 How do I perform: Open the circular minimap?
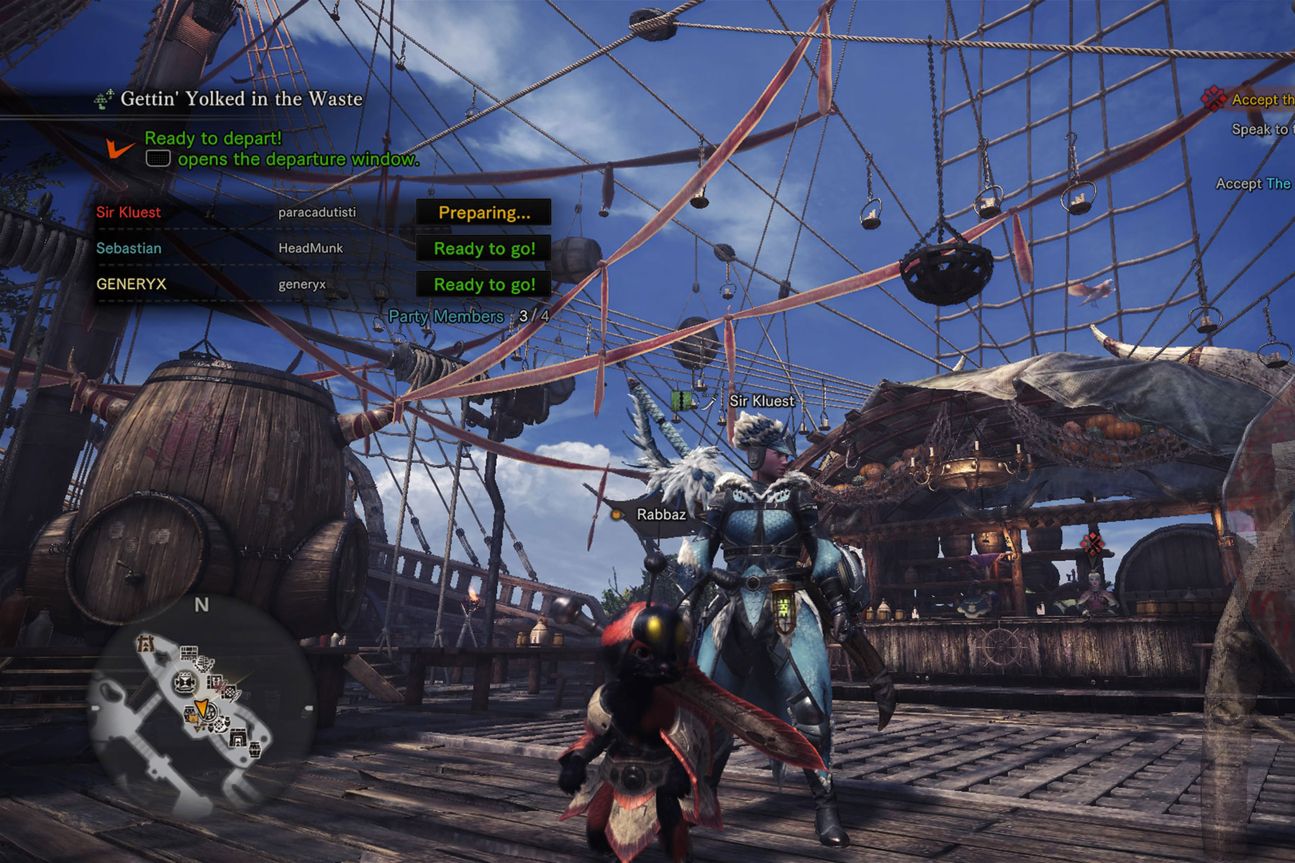click(x=201, y=707)
